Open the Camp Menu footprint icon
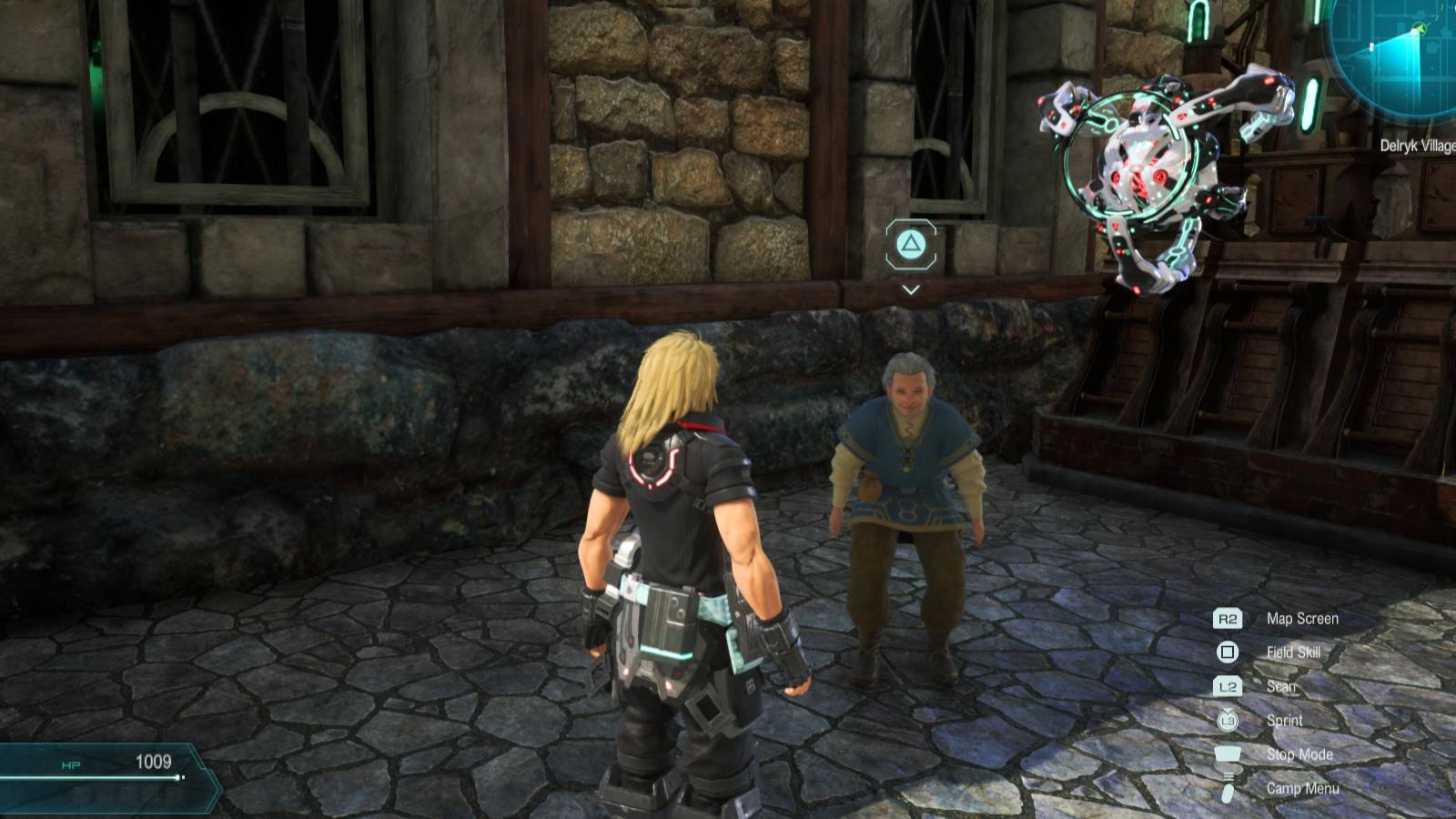 pyautogui.click(x=1228, y=786)
